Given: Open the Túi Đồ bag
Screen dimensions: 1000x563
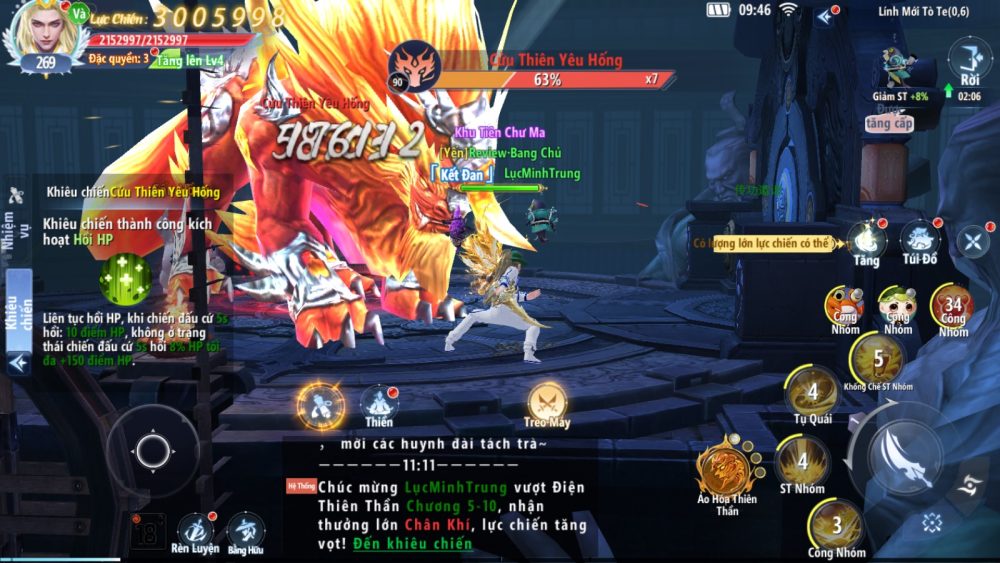Looking at the screenshot, I should (x=919, y=242).
